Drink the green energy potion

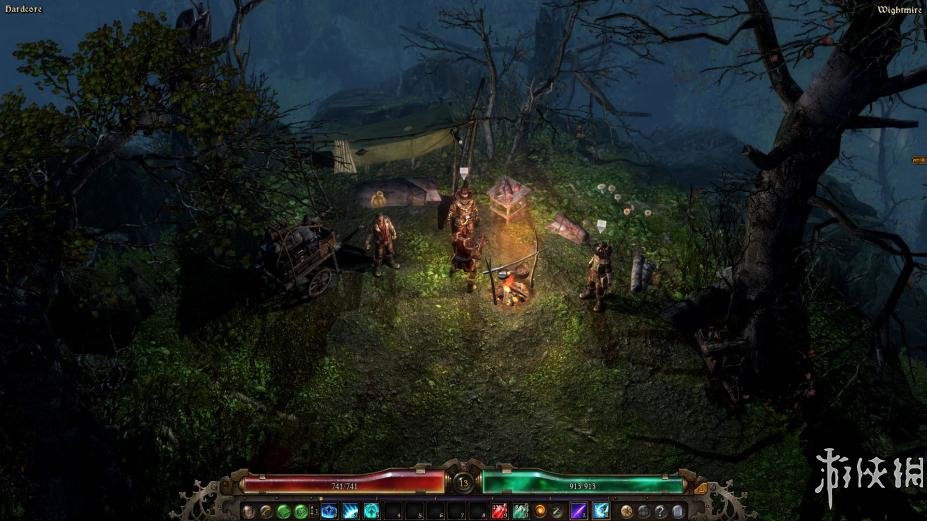(520, 511)
